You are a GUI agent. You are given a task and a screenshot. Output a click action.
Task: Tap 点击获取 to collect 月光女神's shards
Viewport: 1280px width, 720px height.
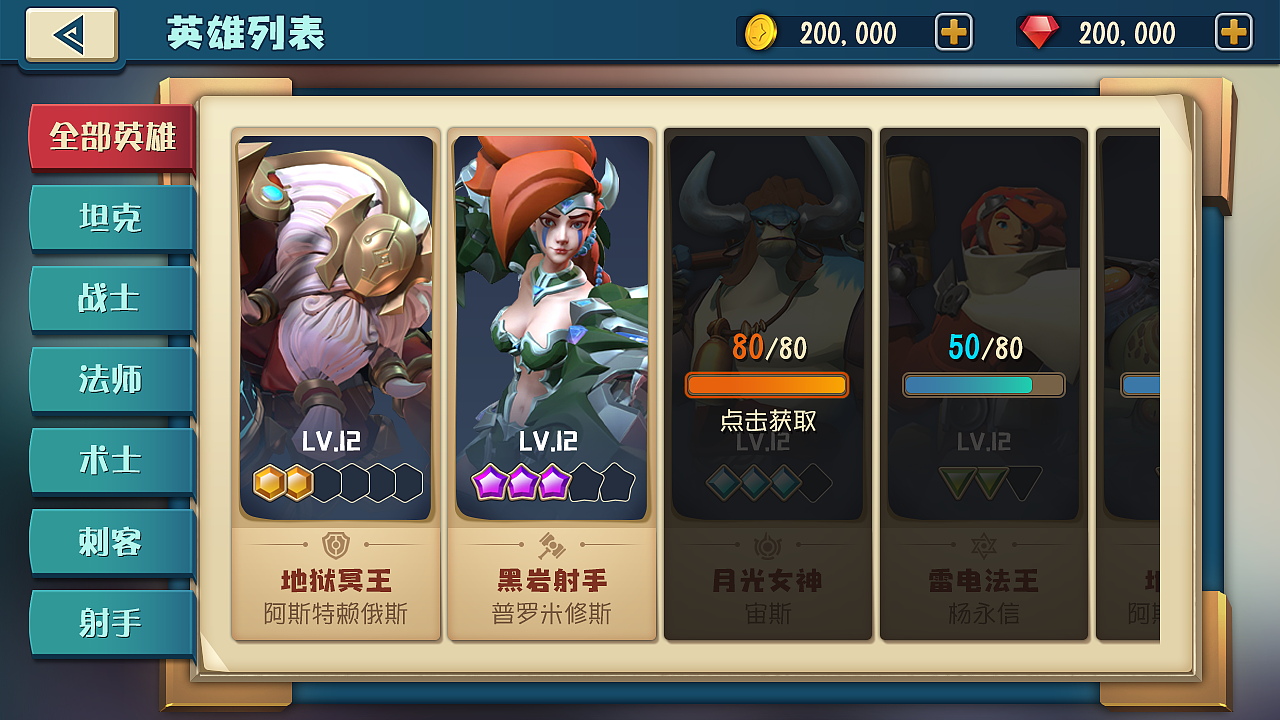point(767,421)
